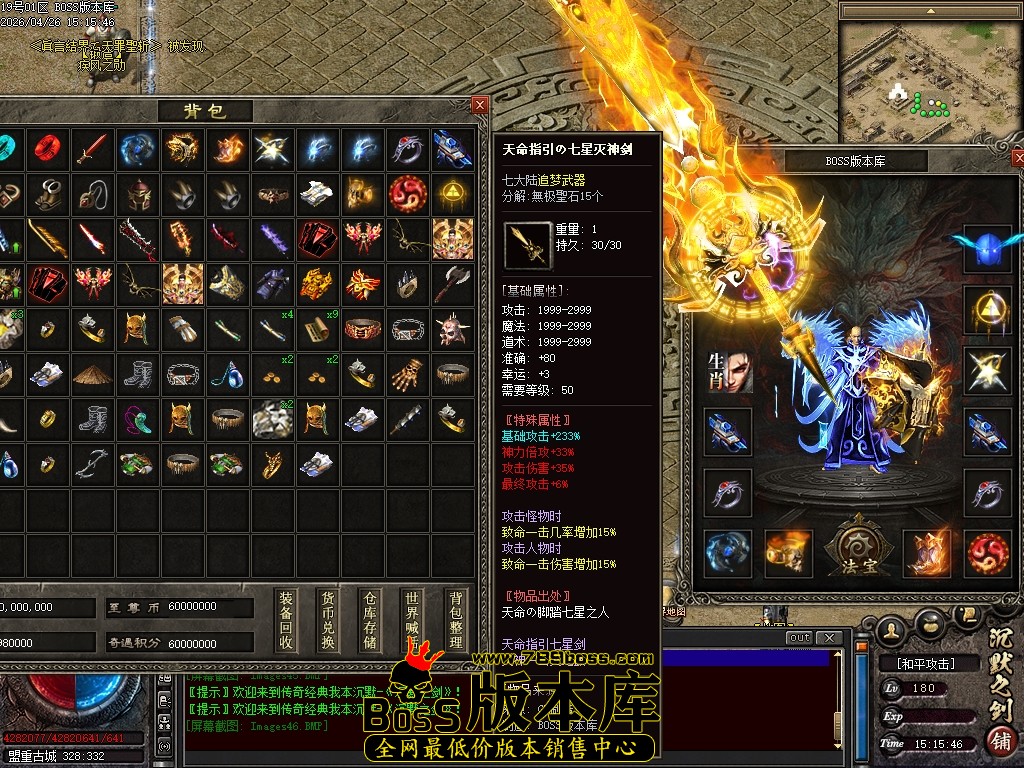Select the red sword in the backpack
The width and height of the screenshot is (1024, 768).
tap(91, 149)
